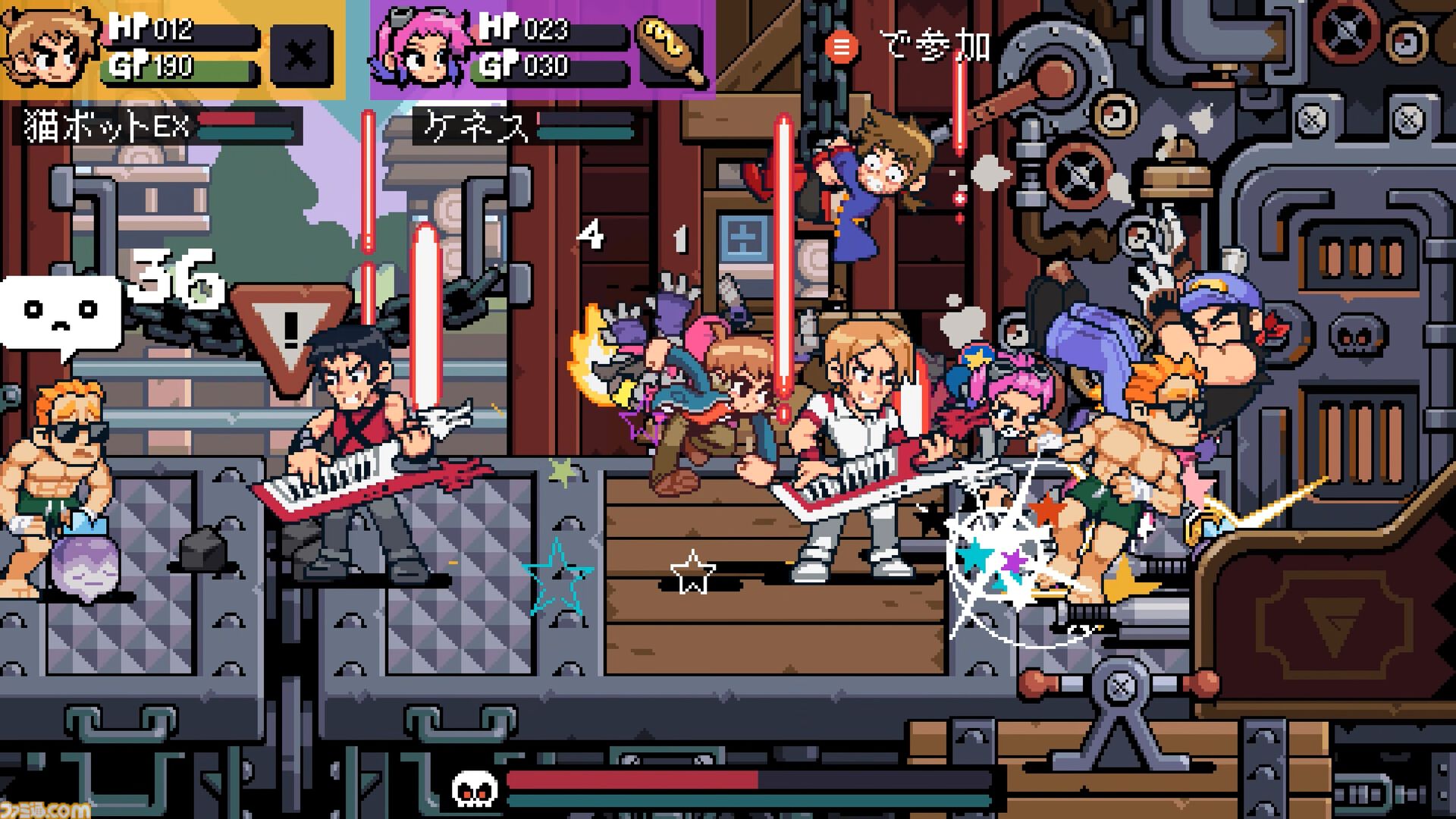Screen dimensions: 1456x819
Task: Click the corn dog item icon
Action: pos(667,47)
